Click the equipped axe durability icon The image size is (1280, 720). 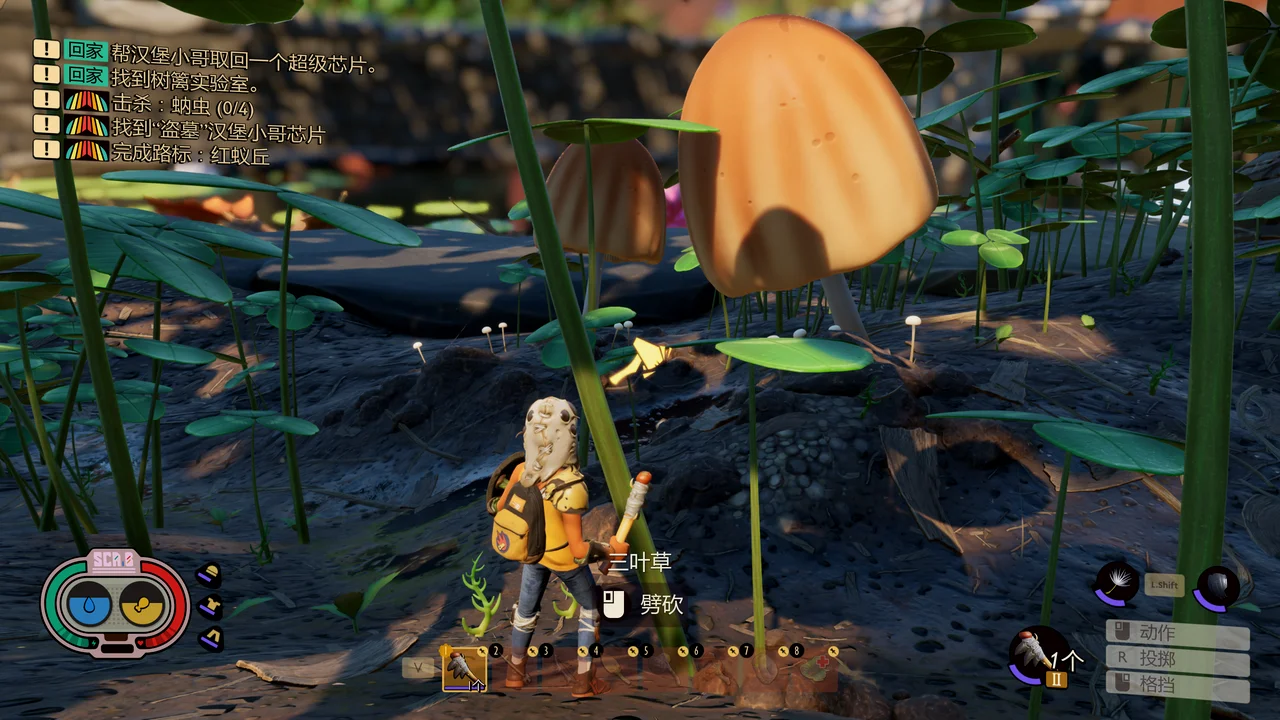pos(1038,653)
